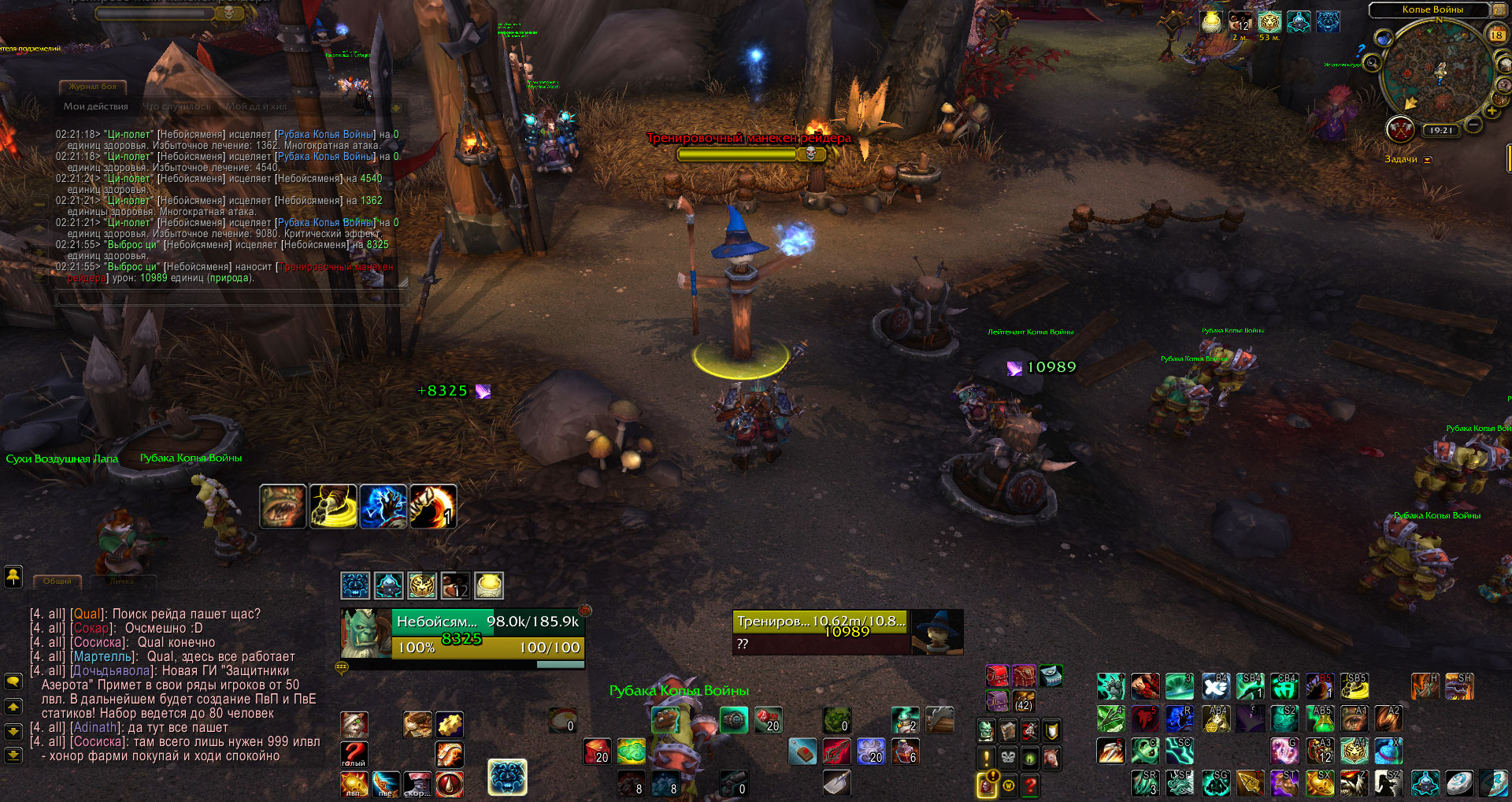Collapse the Задачи objectives tracker
Viewport: 1512px width, 802px height.
point(1427,160)
